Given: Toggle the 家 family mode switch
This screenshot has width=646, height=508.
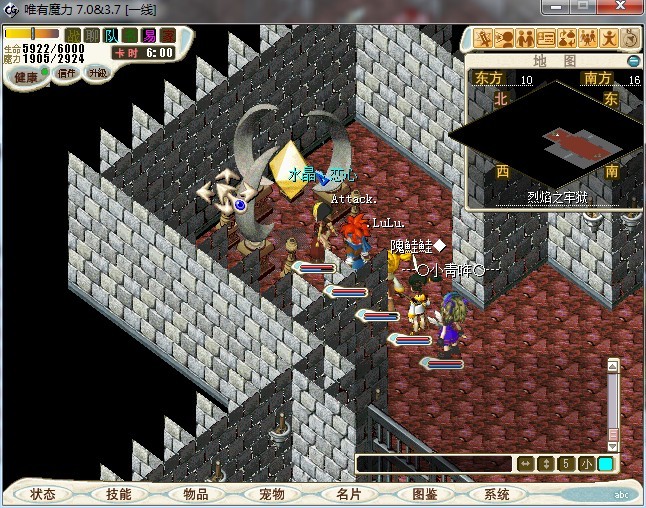Looking at the screenshot, I should tap(168, 36).
